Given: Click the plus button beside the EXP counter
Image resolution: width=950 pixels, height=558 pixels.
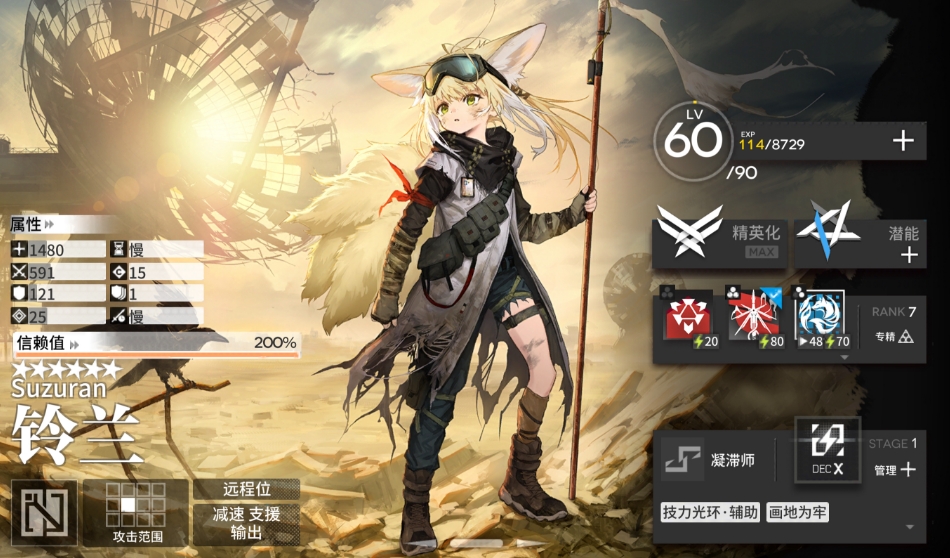Looking at the screenshot, I should pyautogui.click(x=903, y=141).
